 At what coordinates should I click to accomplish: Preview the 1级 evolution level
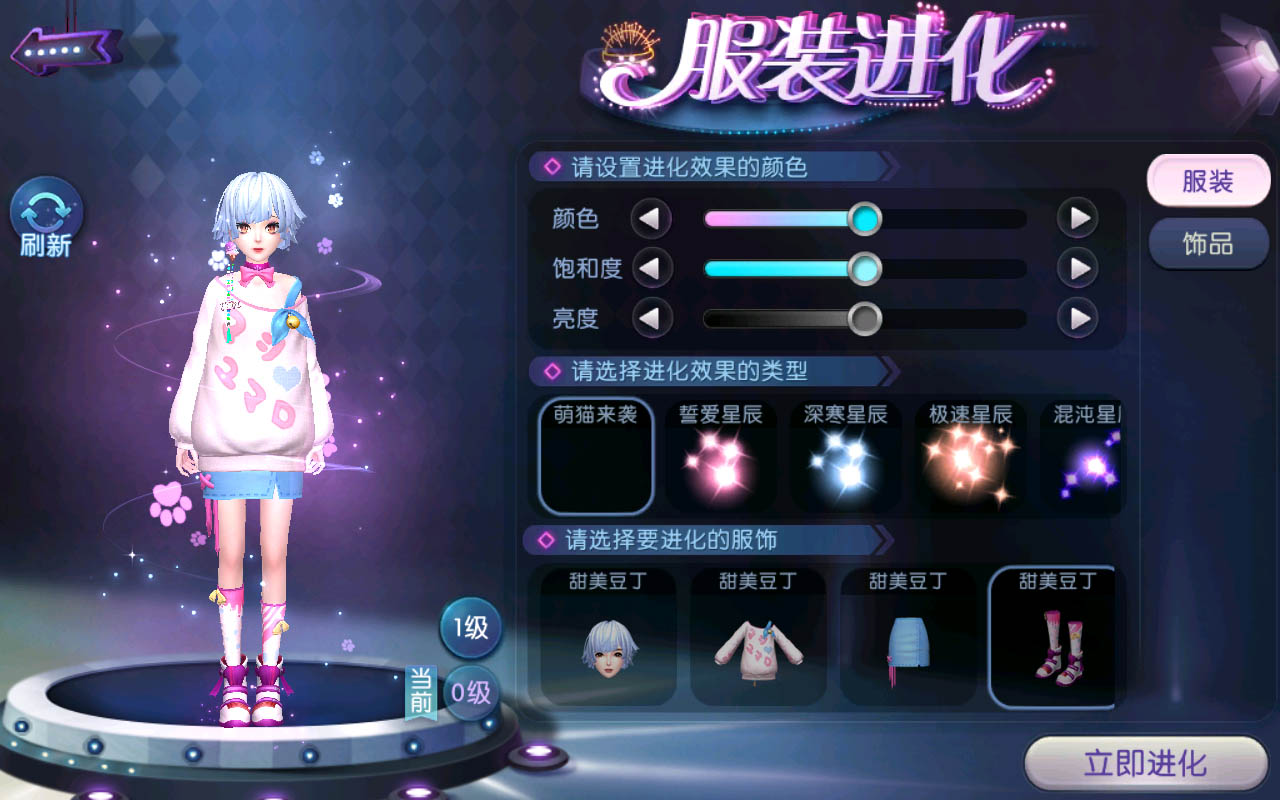[470, 628]
